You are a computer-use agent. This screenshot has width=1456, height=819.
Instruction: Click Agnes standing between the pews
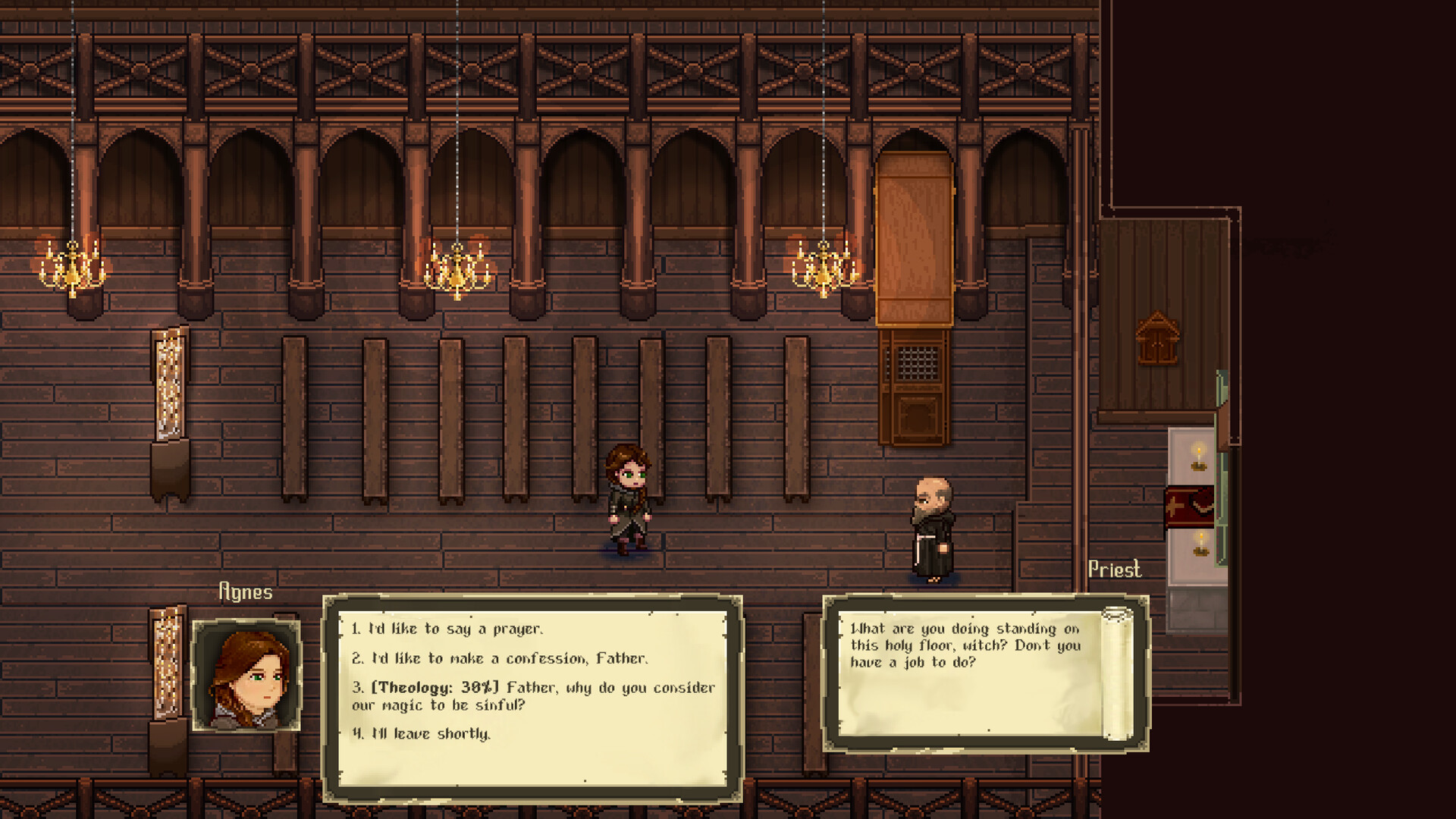click(x=629, y=500)
